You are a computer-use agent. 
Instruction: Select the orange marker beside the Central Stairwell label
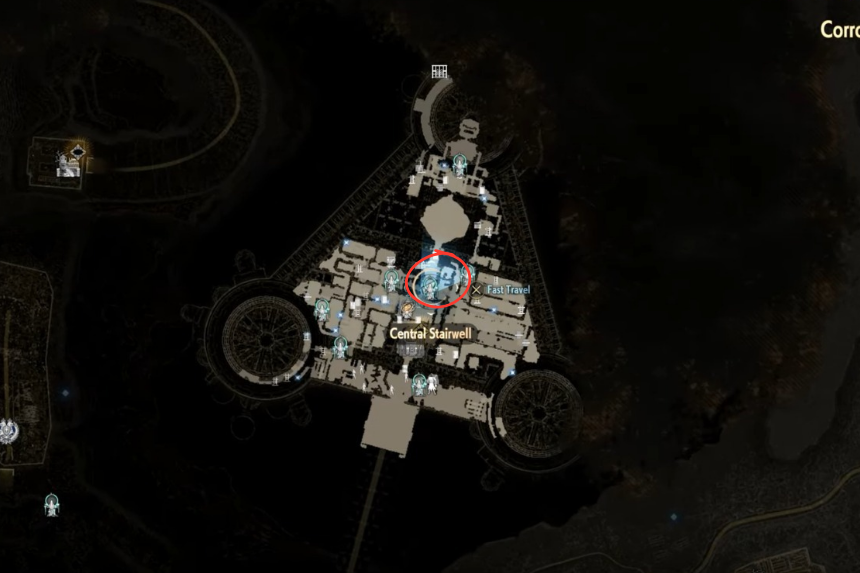point(408,310)
